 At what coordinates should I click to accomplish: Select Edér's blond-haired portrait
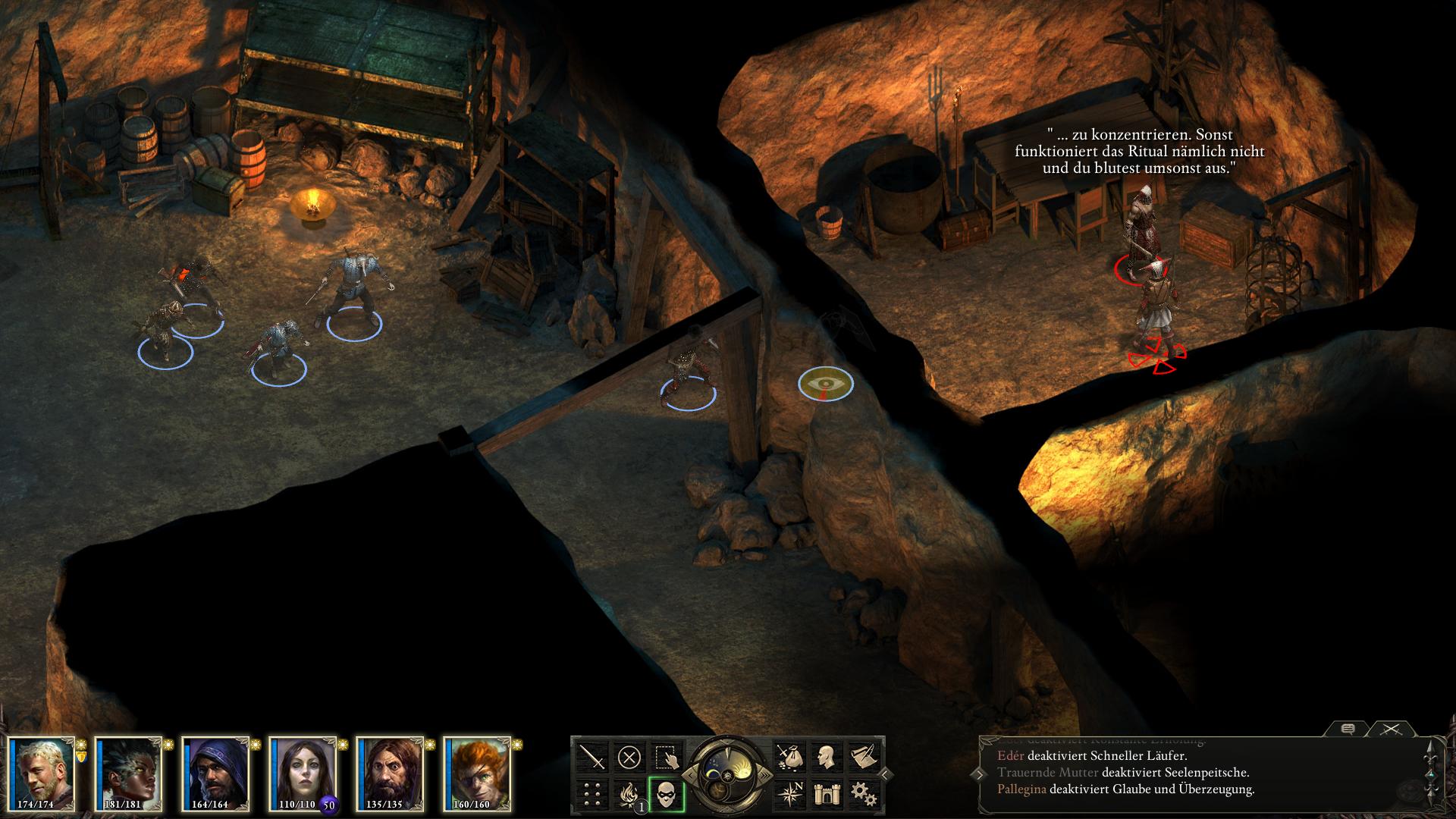[42, 772]
